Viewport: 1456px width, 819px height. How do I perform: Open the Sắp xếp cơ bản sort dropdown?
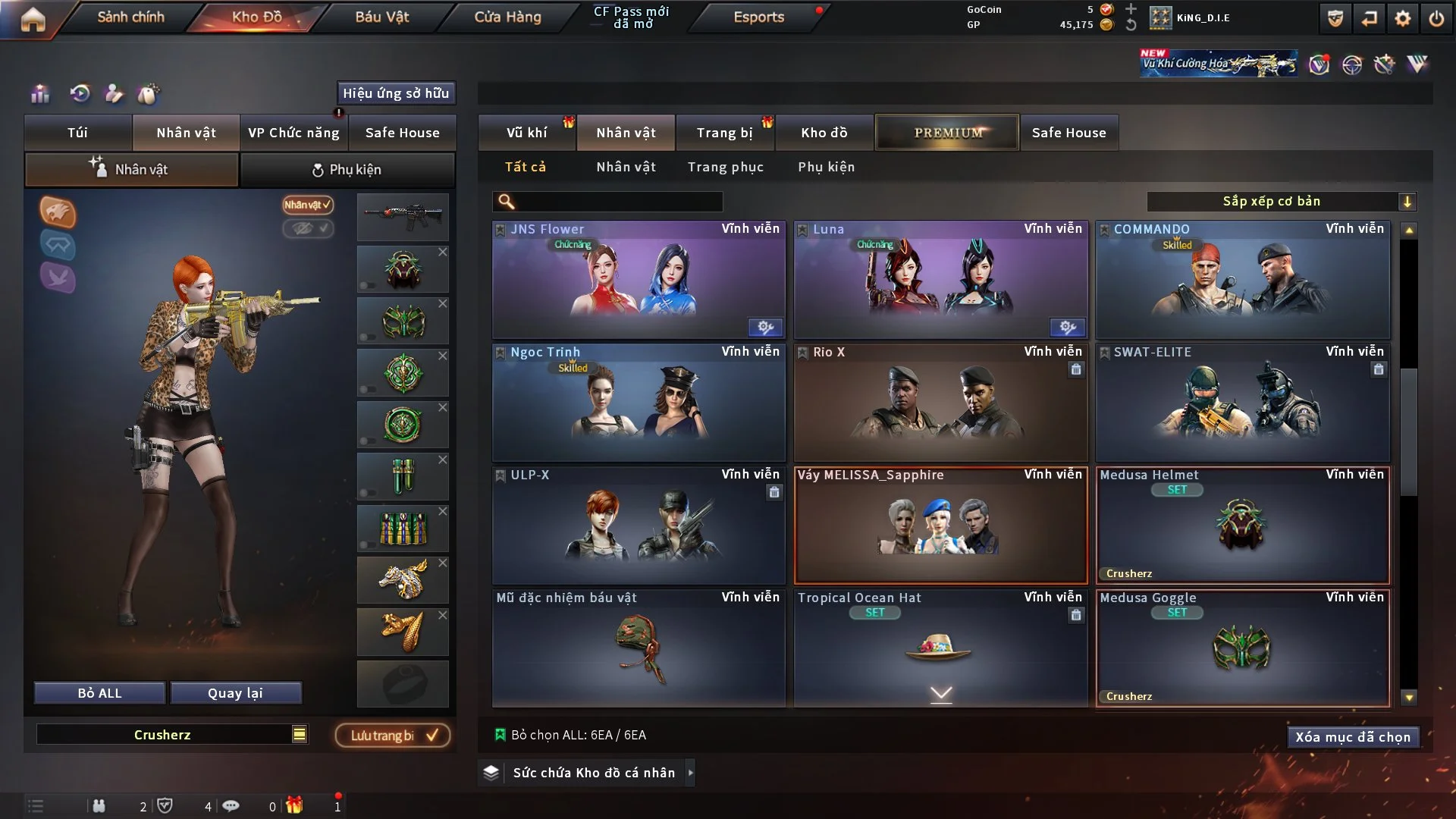pyautogui.click(x=1281, y=202)
